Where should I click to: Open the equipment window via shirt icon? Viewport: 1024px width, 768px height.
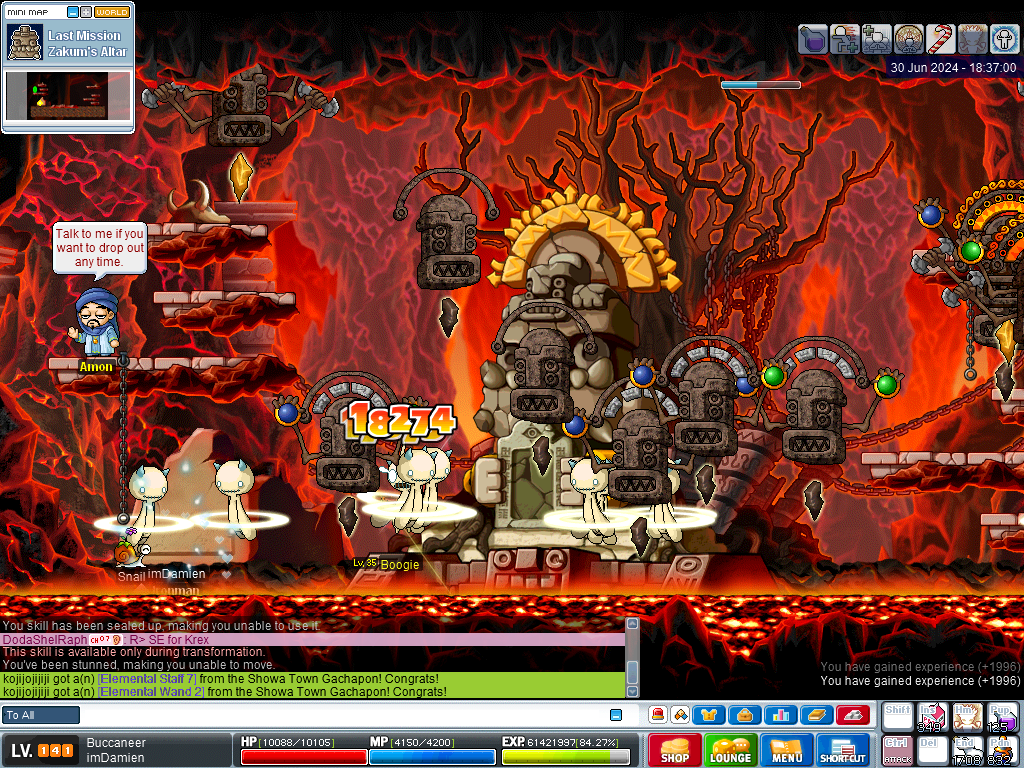[x=709, y=715]
